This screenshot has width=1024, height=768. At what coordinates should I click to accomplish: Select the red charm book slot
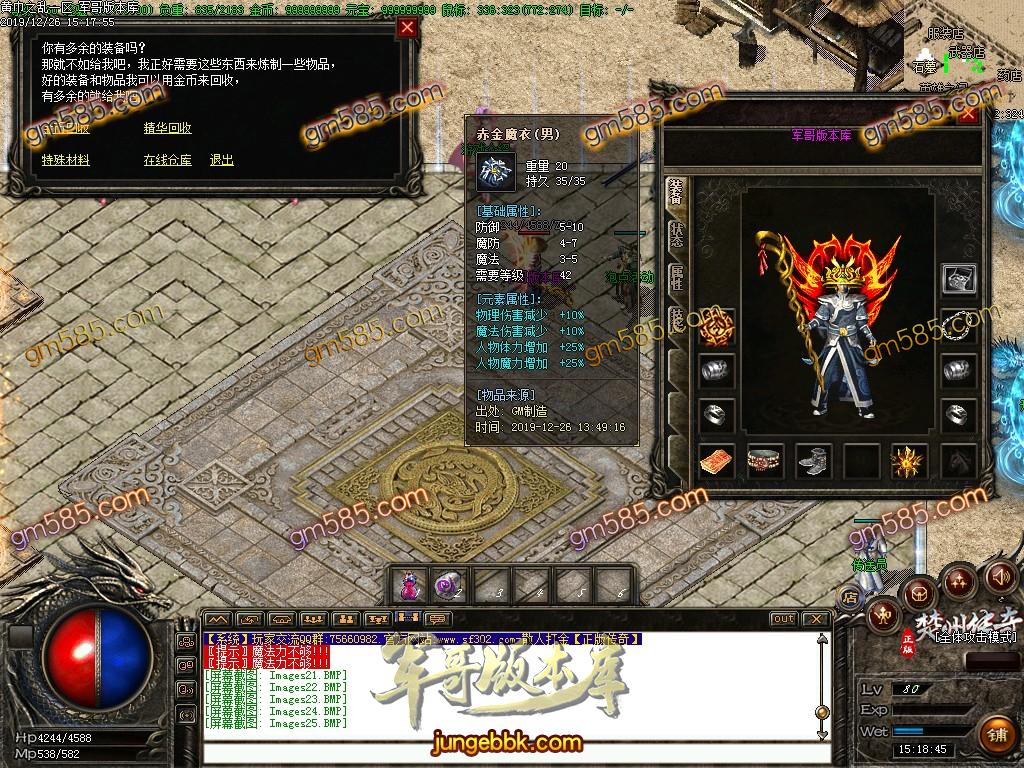tap(716, 461)
